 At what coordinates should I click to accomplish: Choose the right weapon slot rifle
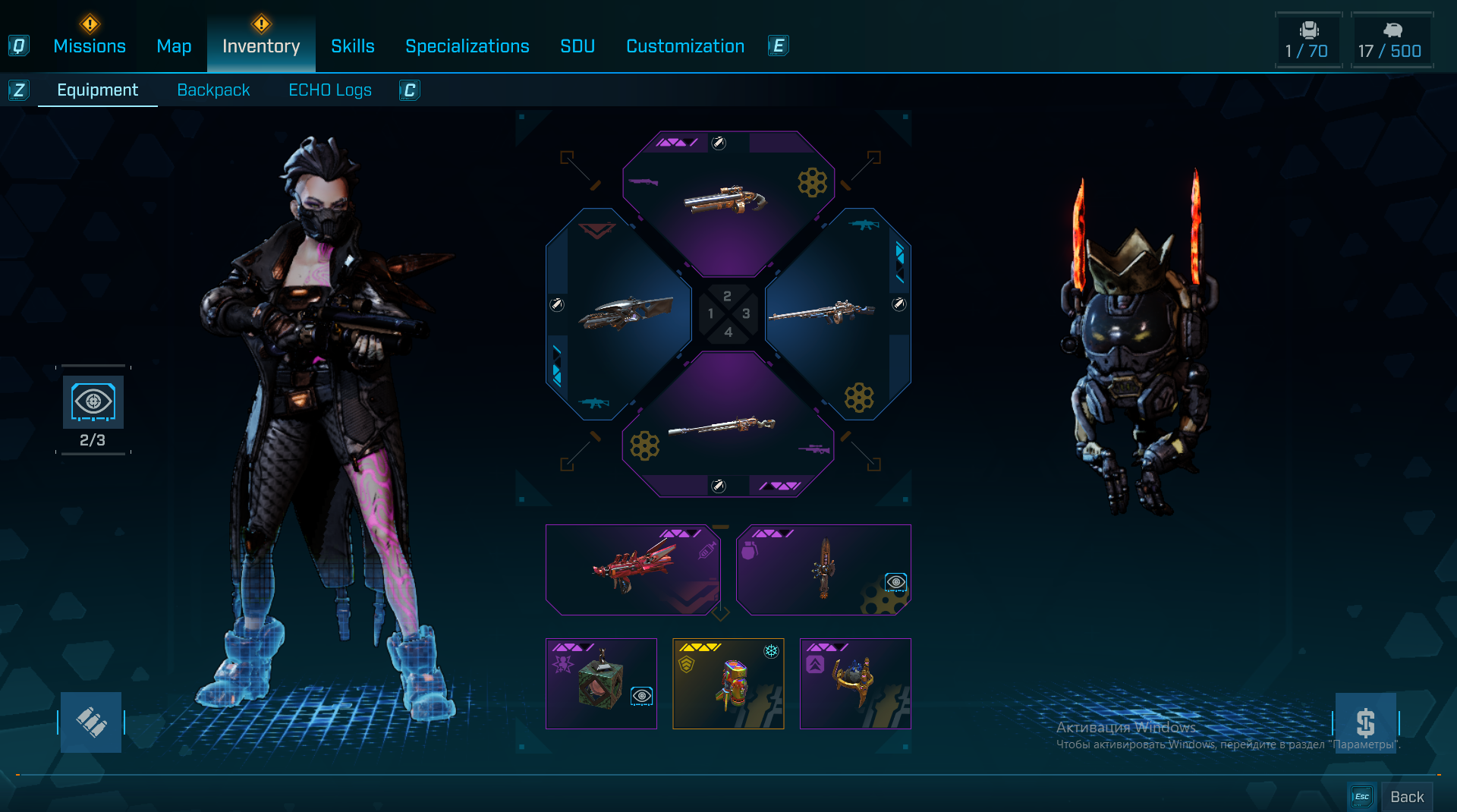(x=835, y=313)
